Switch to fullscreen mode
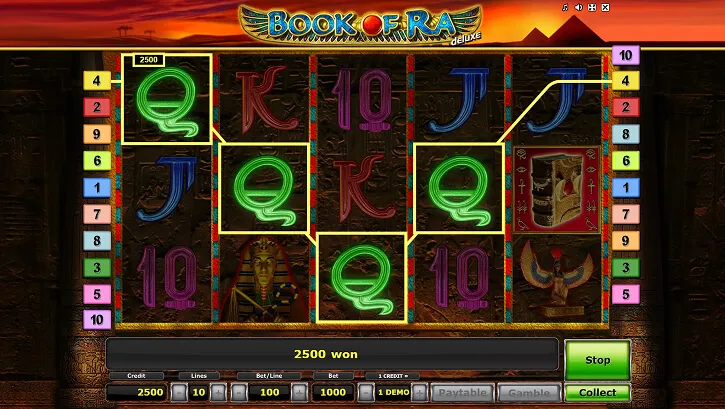The image size is (725, 409). tap(592, 9)
